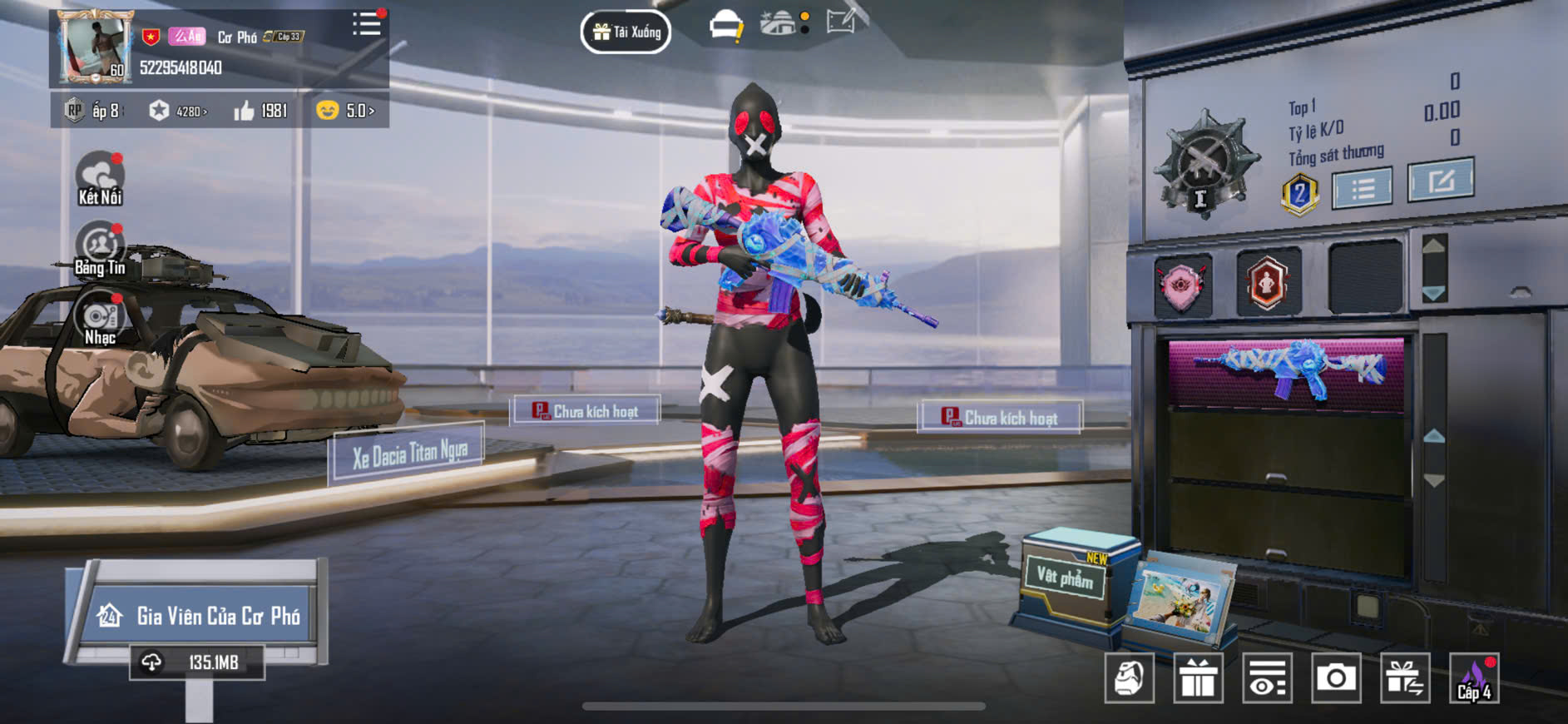Click the edit stats pencil button

pos(1440,181)
